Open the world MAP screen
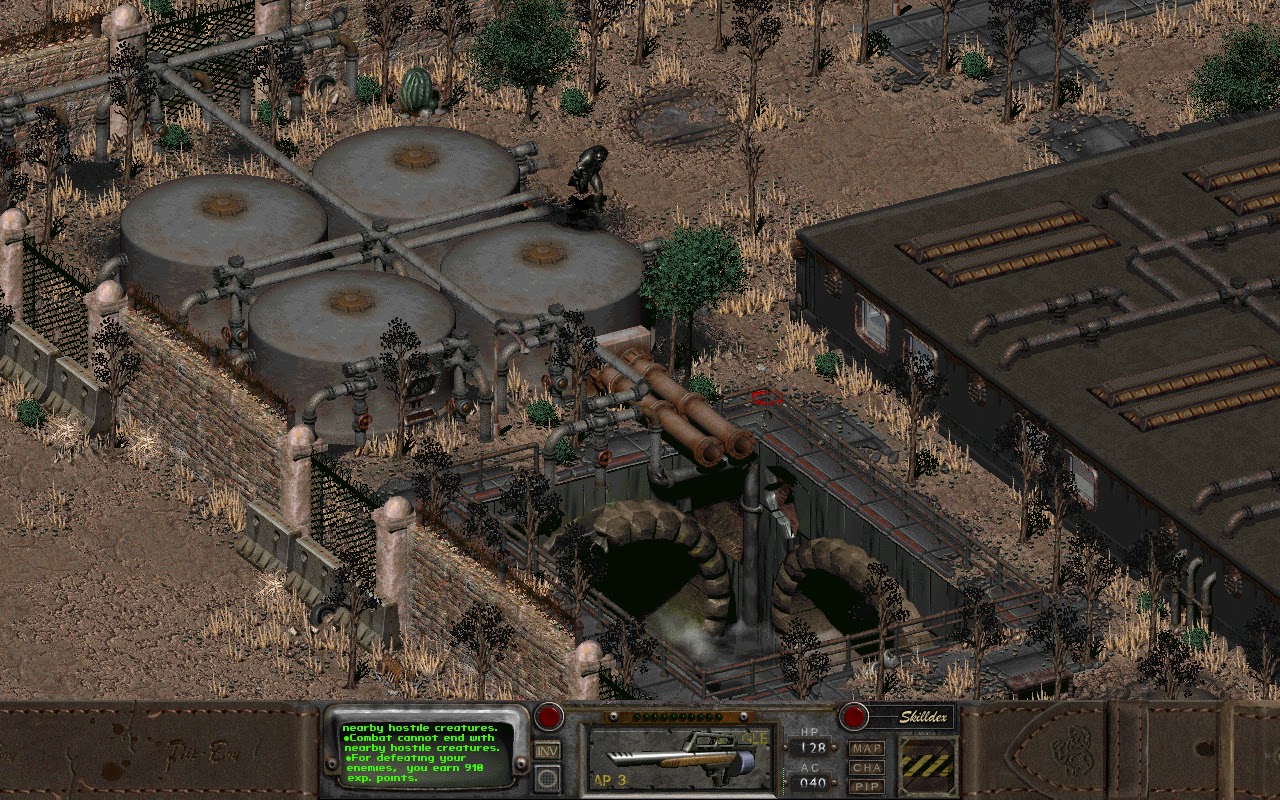Screen dimensions: 1280x800 click(x=868, y=747)
